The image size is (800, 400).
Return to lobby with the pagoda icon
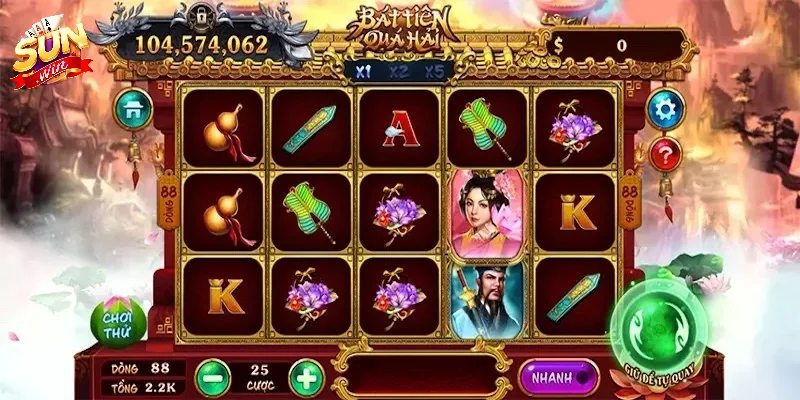(132, 108)
